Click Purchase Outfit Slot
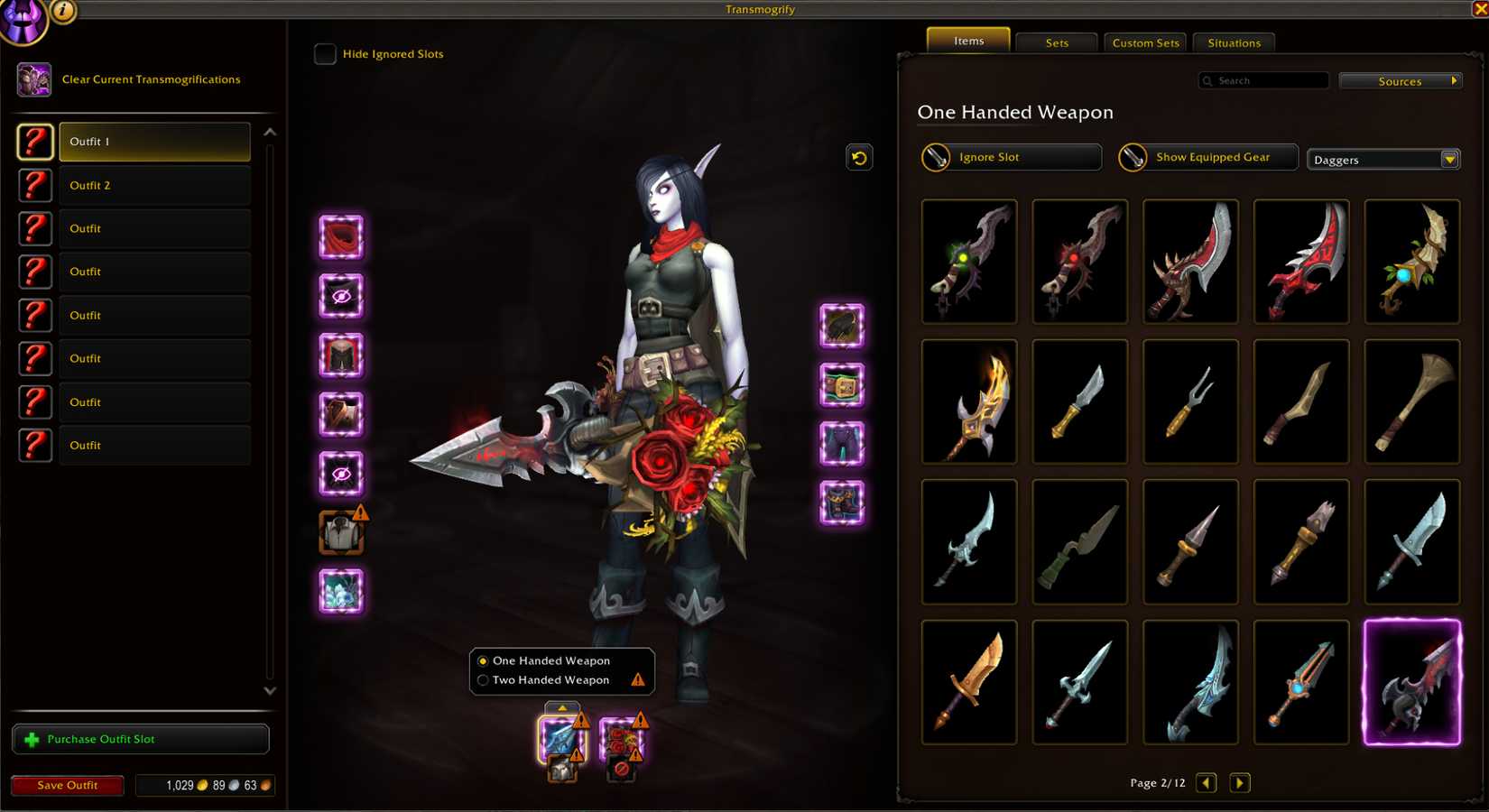The height and width of the screenshot is (812, 1489). click(140, 739)
